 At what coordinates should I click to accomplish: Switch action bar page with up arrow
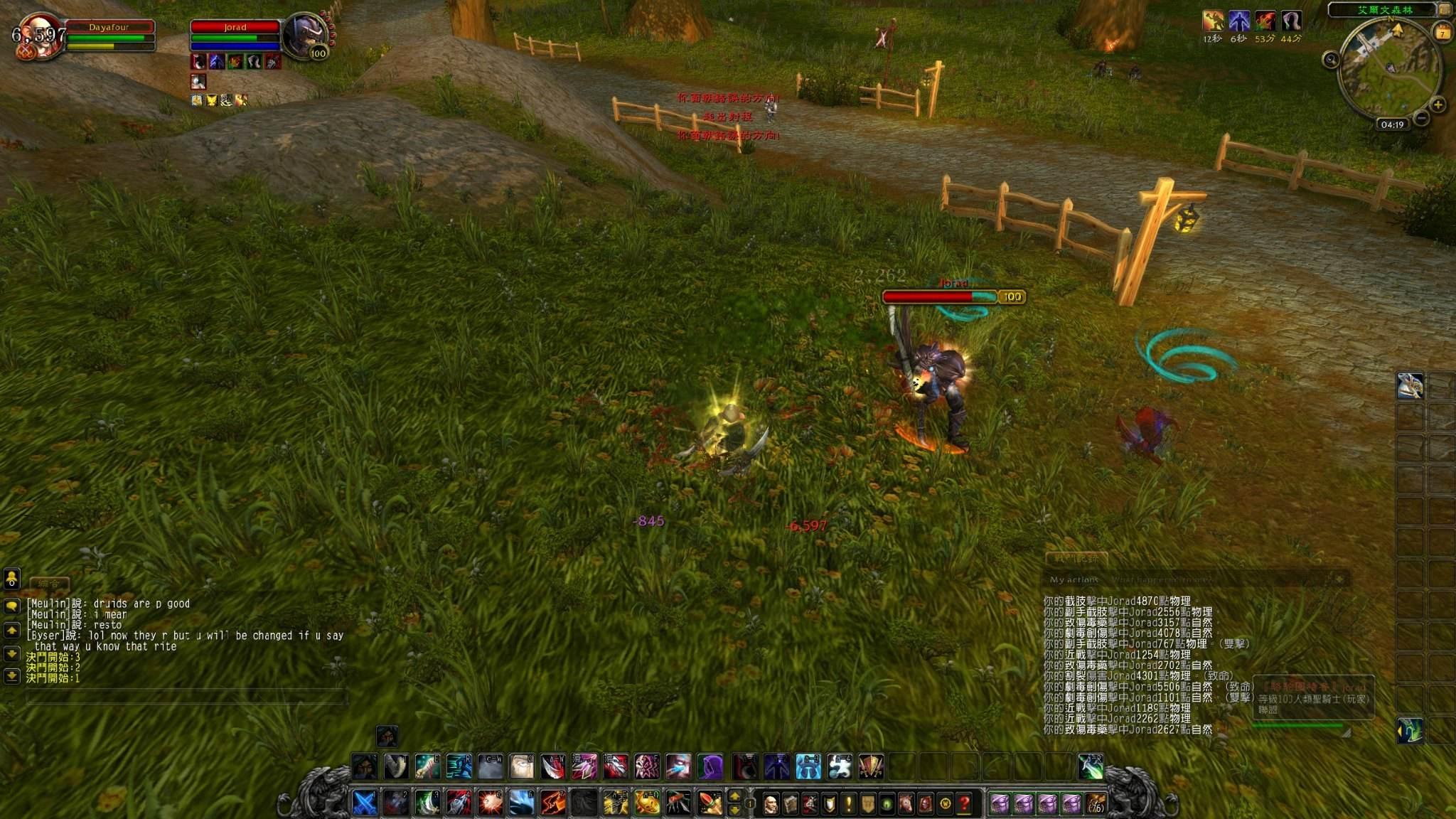[x=735, y=796]
